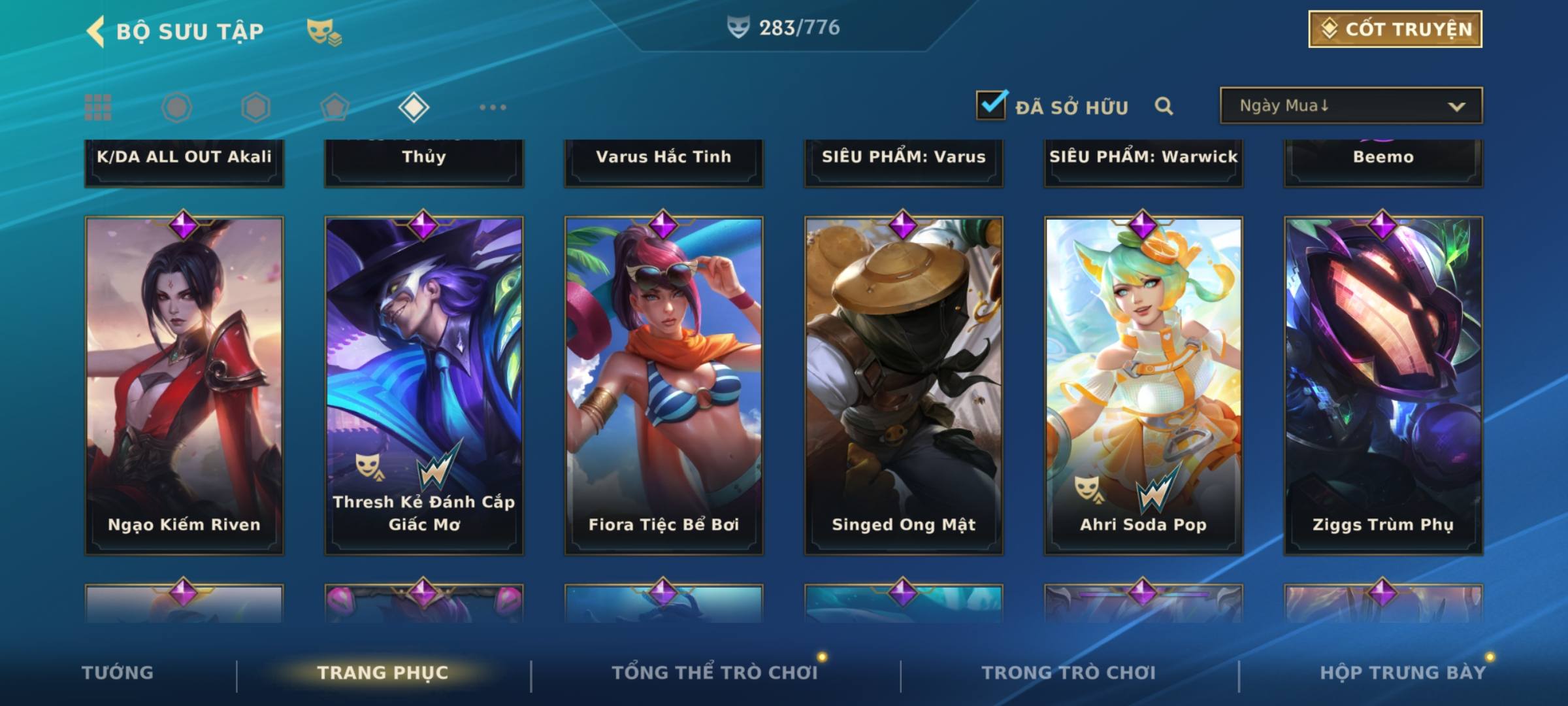Pick the Fiora Tiệc Bể Bơi skin

click(x=664, y=386)
